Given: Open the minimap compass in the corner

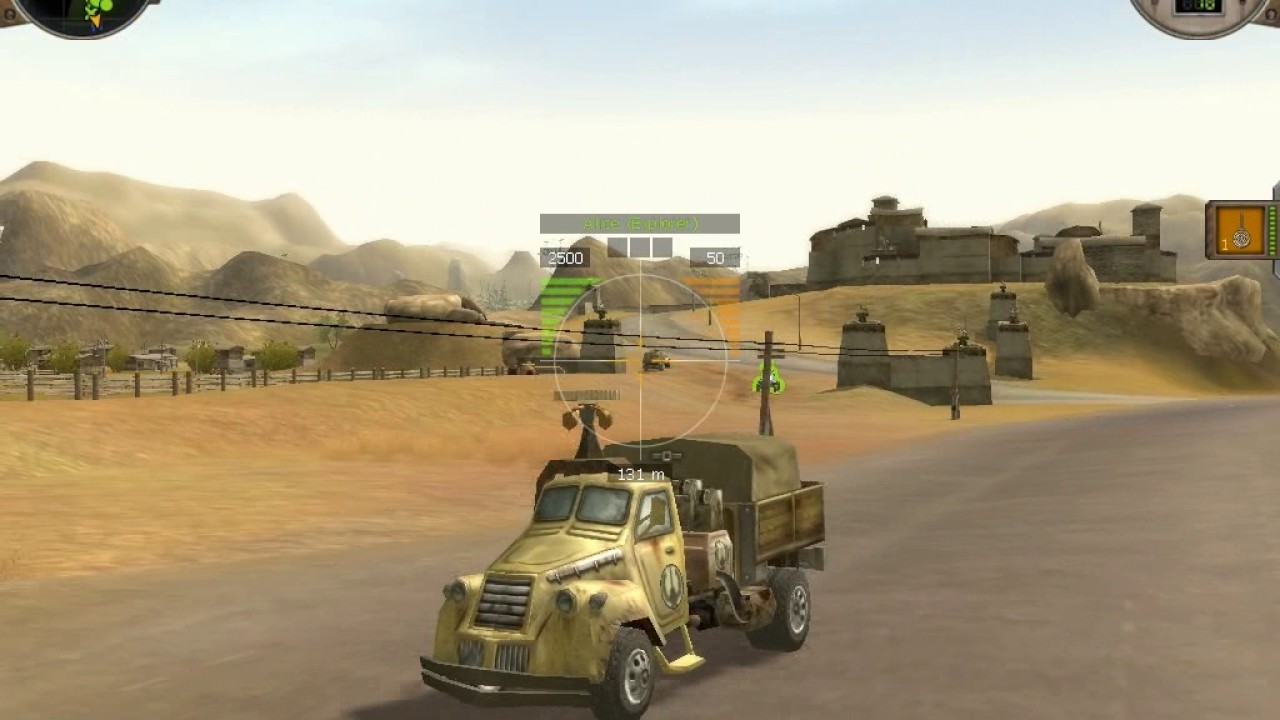Looking at the screenshot, I should click(x=60, y=18).
